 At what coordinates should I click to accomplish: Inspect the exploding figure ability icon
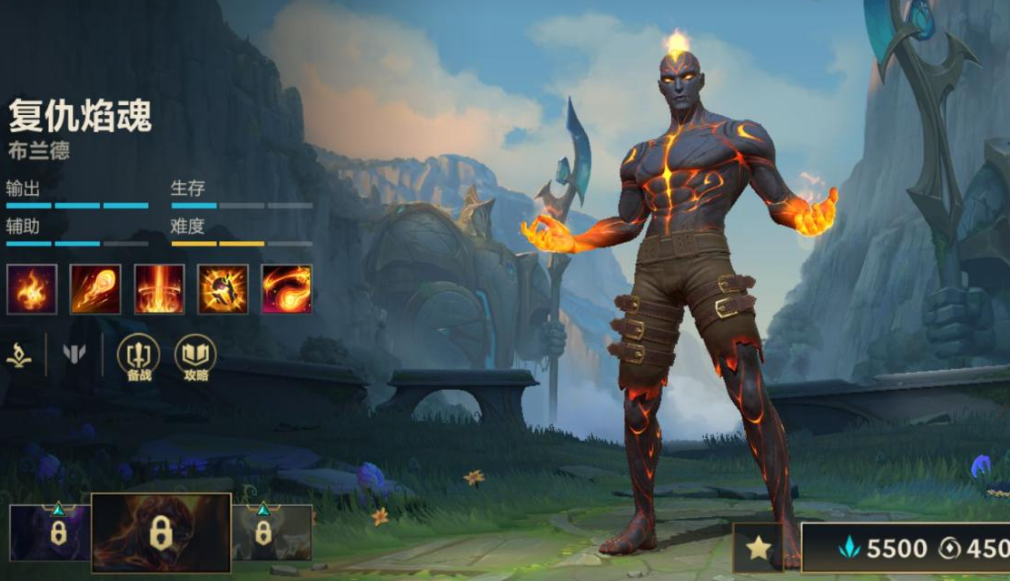click(x=223, y=289)
